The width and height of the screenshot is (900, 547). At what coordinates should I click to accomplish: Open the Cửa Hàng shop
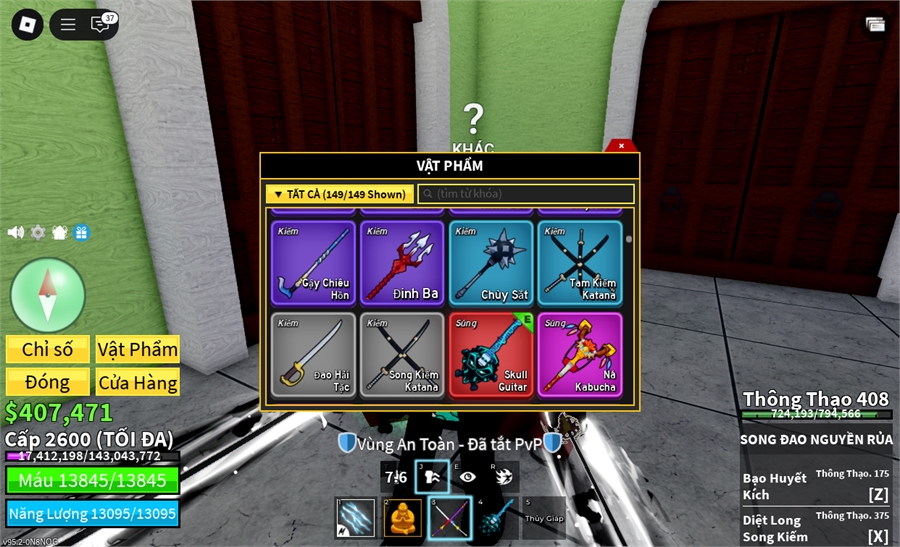138,382
